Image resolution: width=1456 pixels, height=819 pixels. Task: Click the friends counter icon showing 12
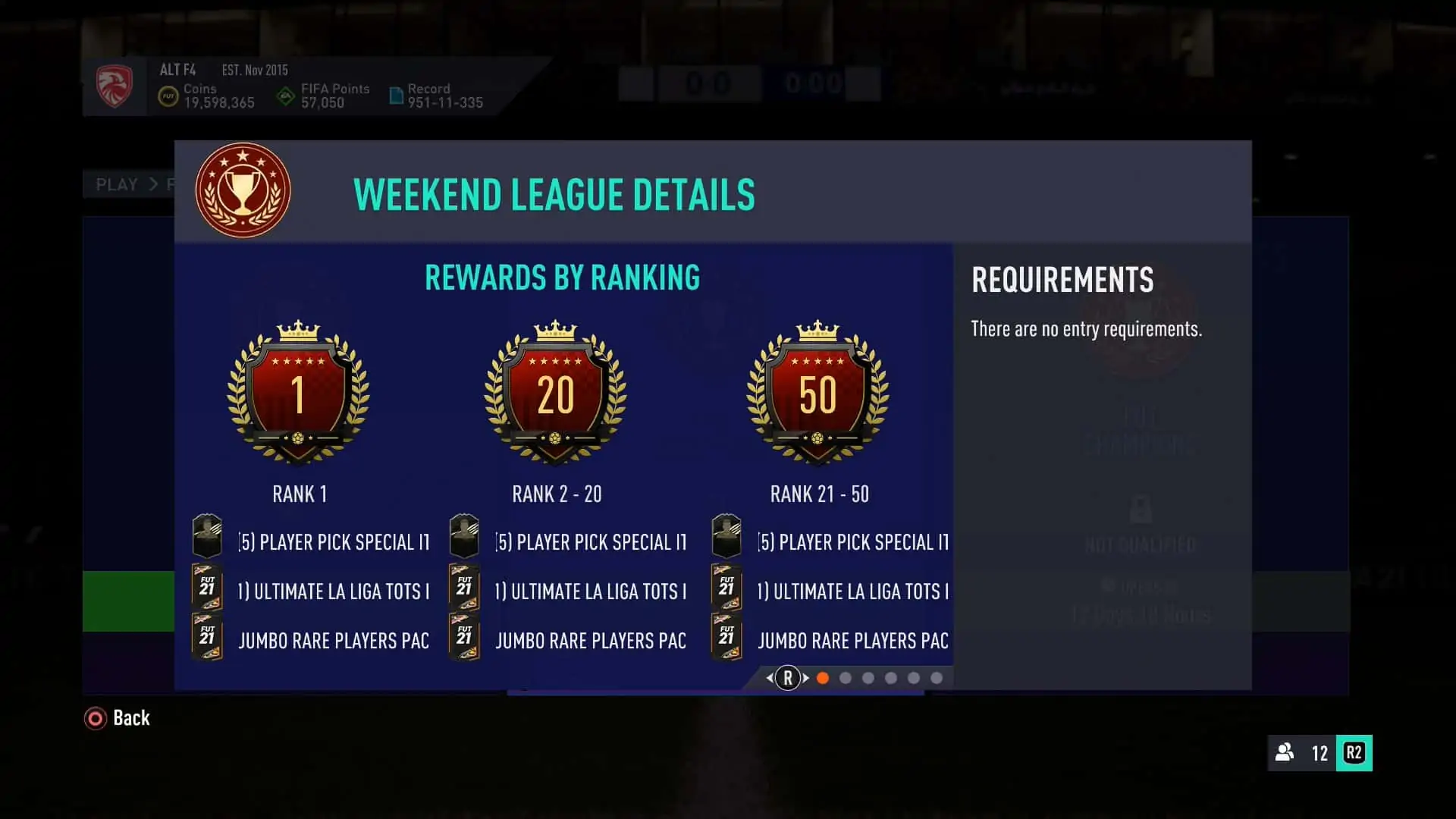[x=1285, y=754]
